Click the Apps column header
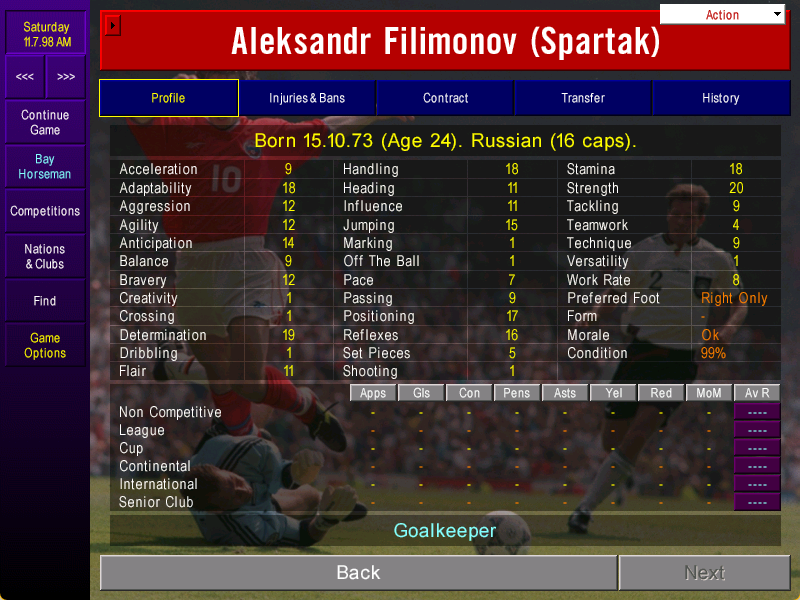The height and width of the screenshot is (600, 800). pos(373,393)
